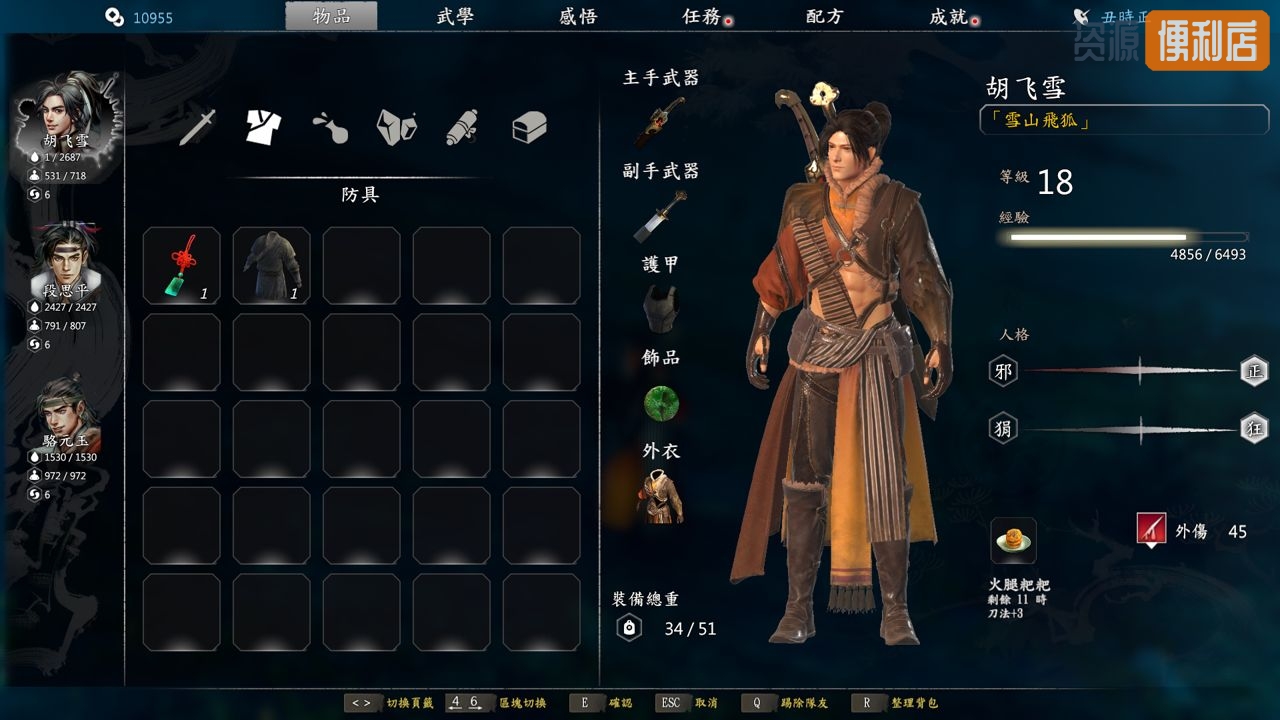Choose the sword weapons category icon
The height and width of the screenshot is (720, 1280).
click(x=198, y=127)
